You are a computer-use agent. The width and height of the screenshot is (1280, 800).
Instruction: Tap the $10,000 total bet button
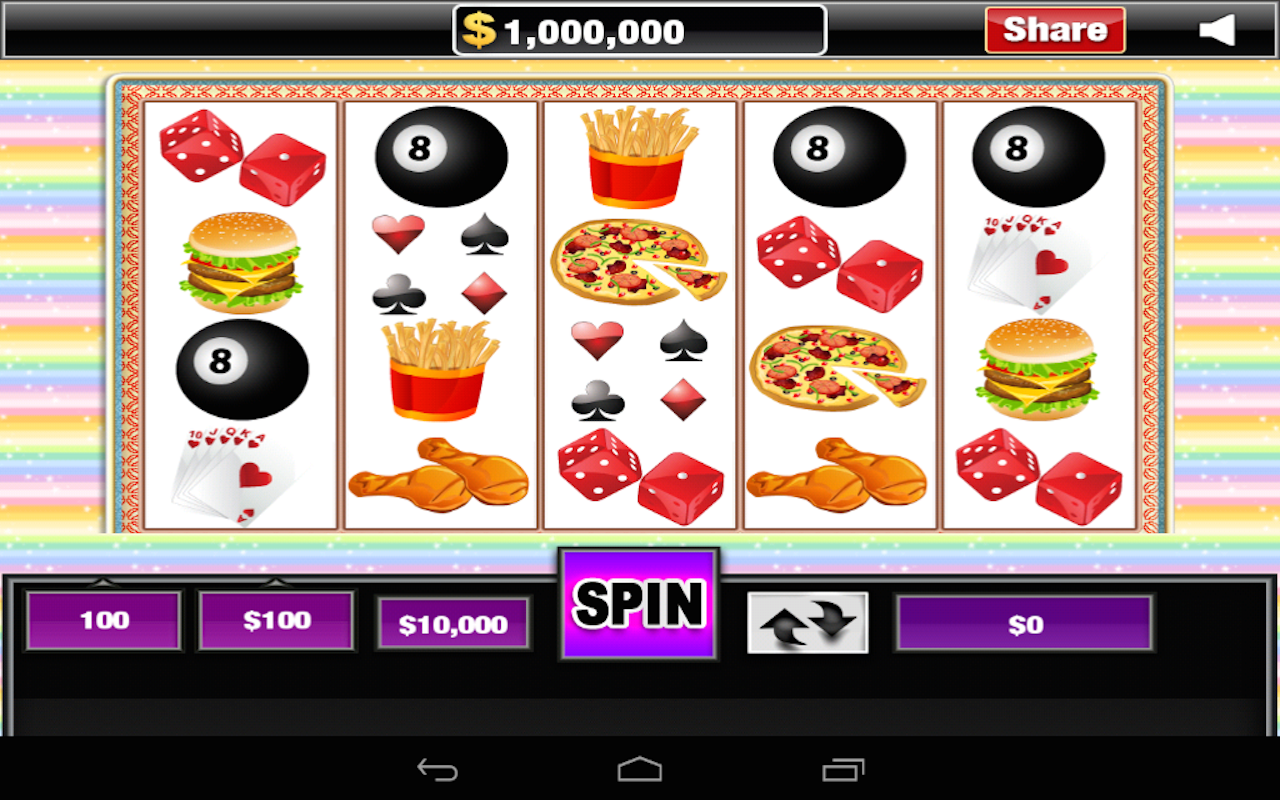(x=454, y=625)
